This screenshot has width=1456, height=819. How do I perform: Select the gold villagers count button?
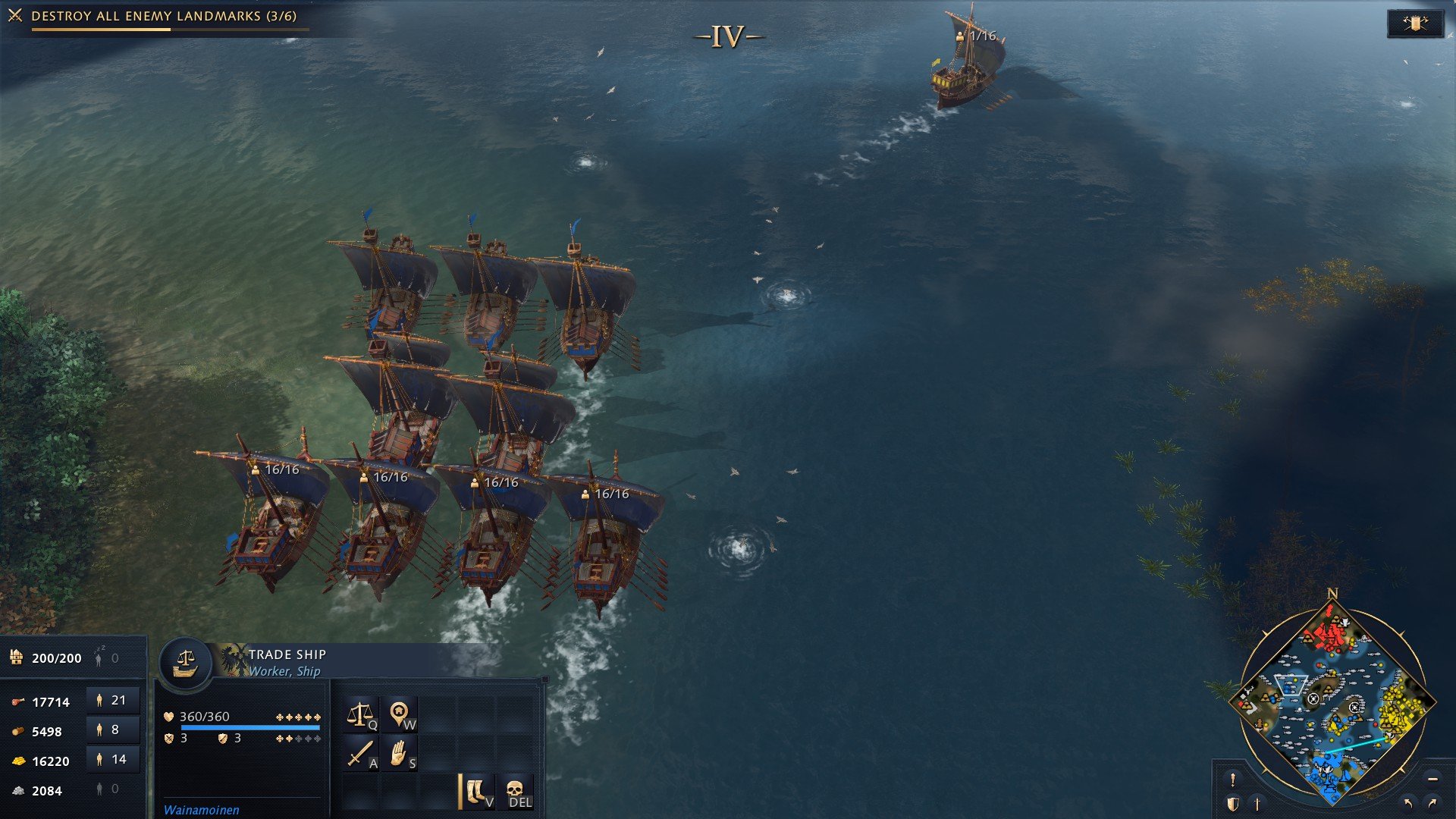(x=112, y=760)
